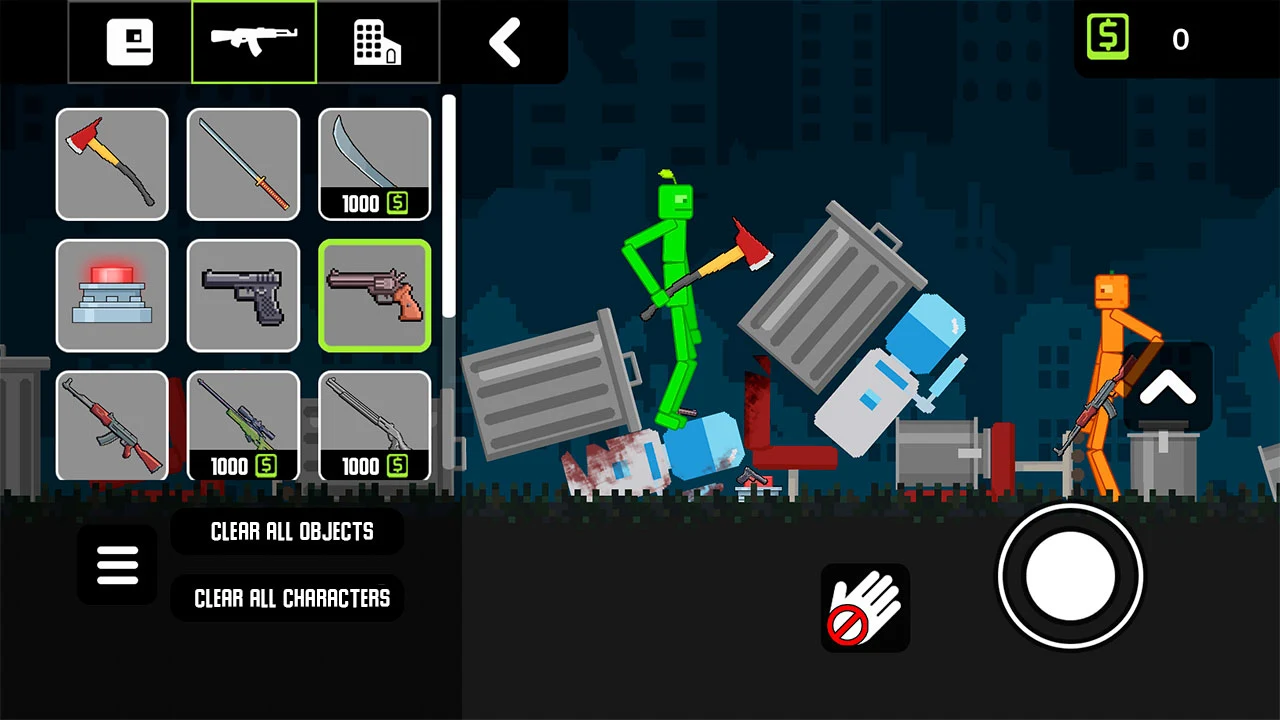Pick the dark pistol weapon
The image size is (1280, 720).
[x=243, y=296]
